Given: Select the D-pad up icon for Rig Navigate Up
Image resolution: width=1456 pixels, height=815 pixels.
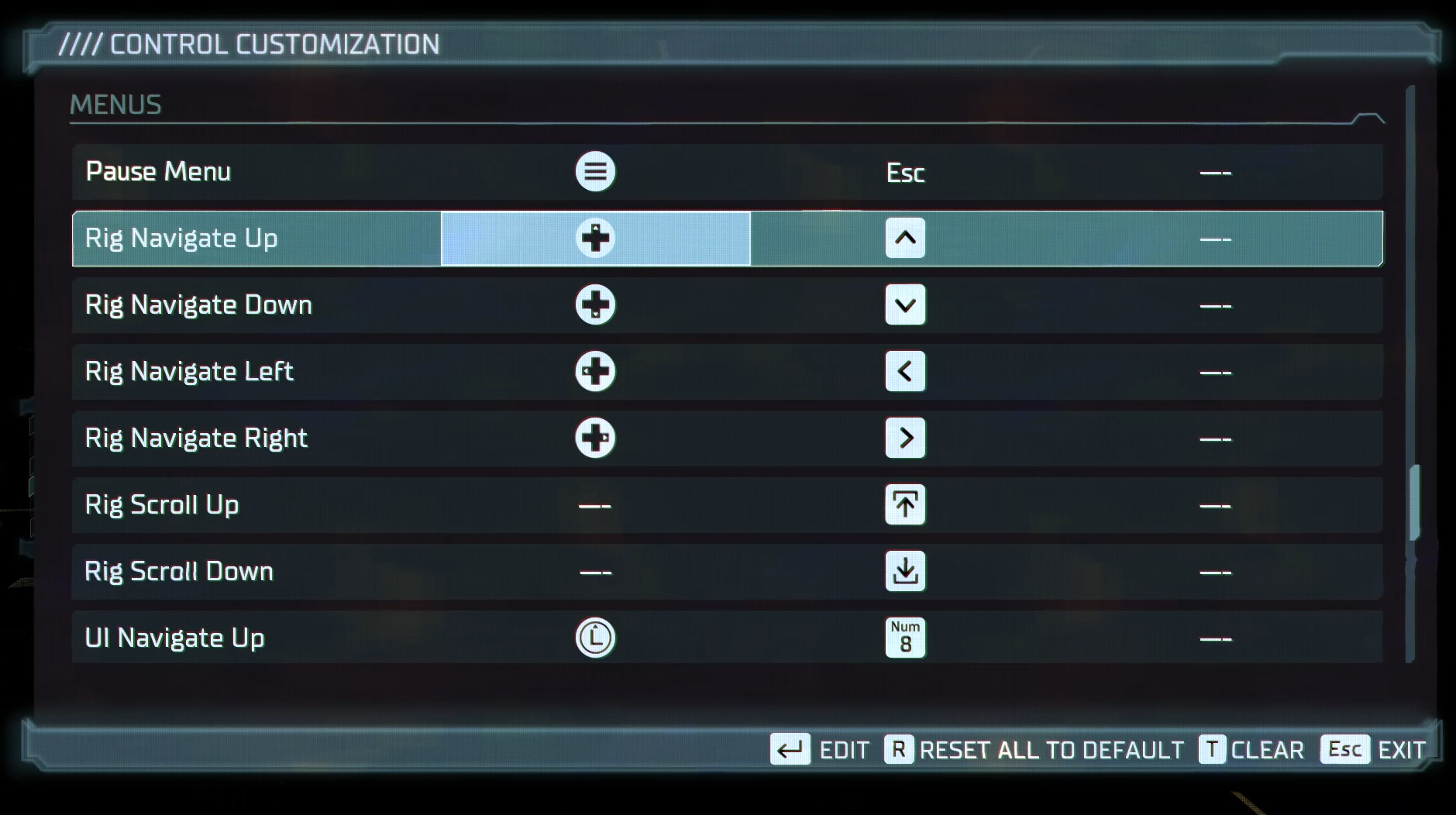Looking at the screenshot, I should tap(594, 239).
